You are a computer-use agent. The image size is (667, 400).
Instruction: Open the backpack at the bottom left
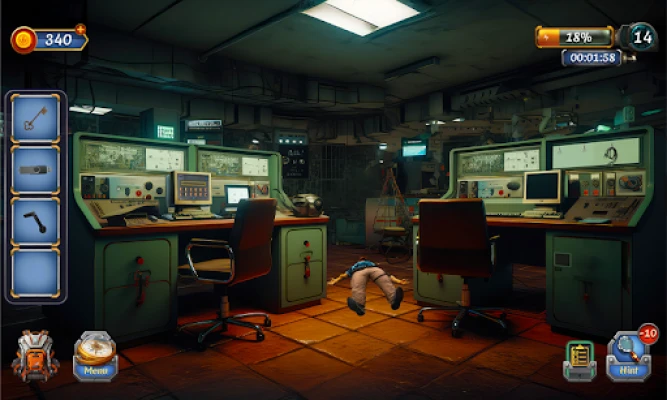35,356
